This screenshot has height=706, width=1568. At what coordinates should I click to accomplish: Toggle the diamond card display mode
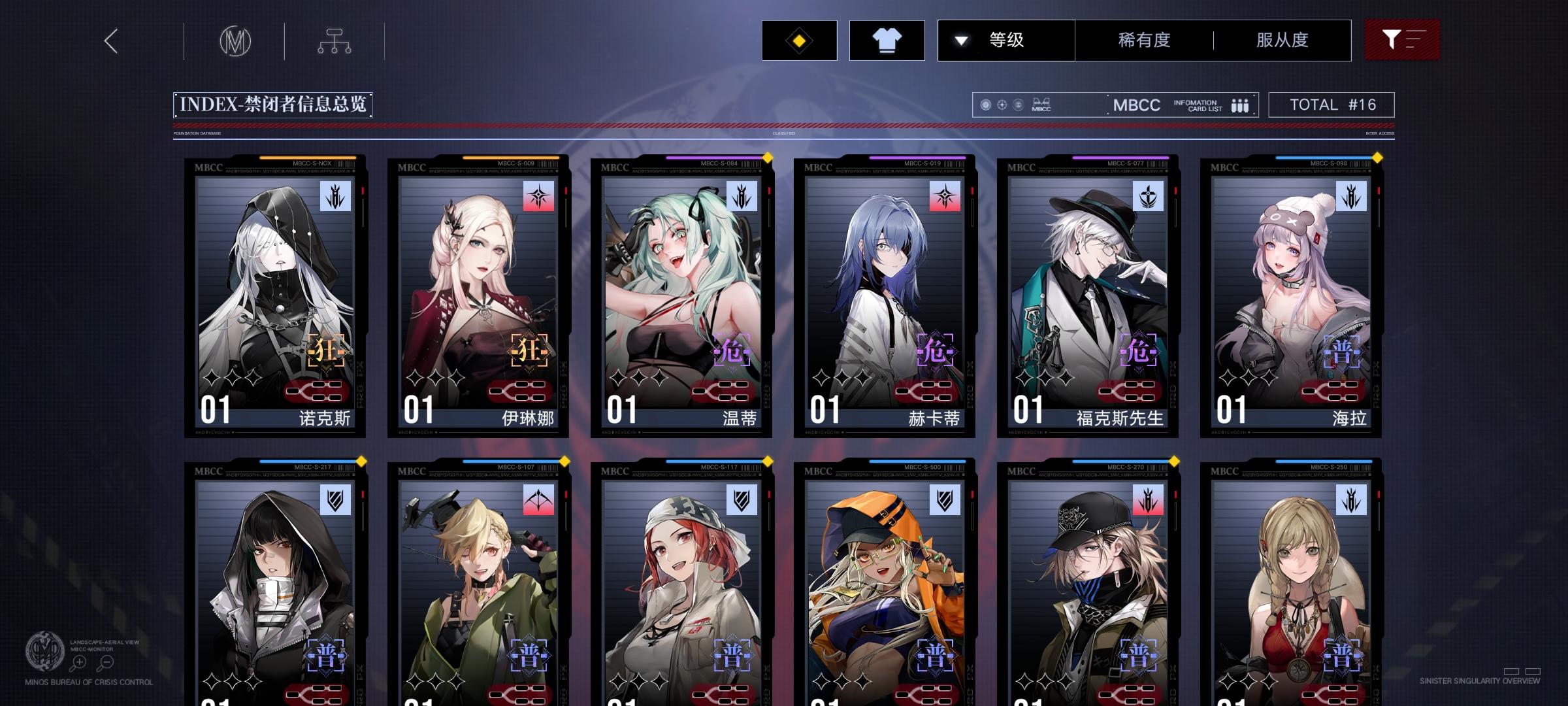coord(798,40)
